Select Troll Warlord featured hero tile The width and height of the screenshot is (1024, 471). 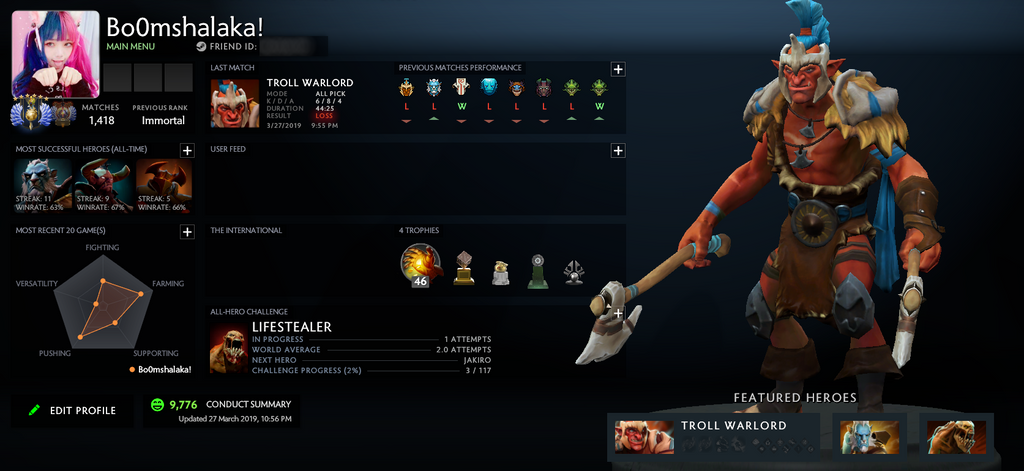pos(714,436)
